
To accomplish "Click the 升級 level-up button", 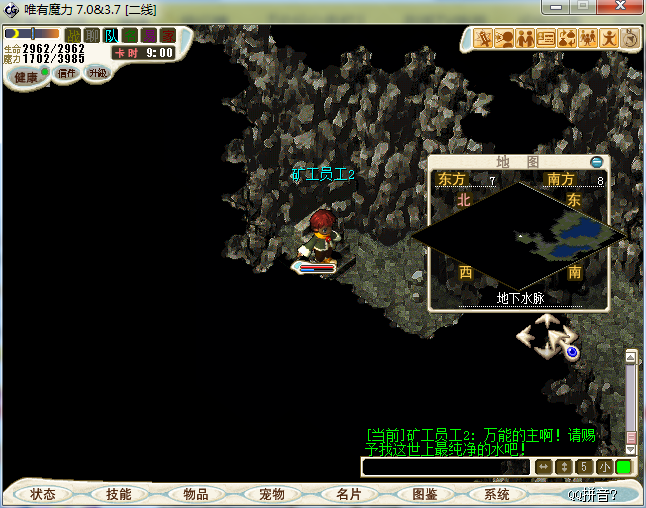I will [x=97, y=73].
